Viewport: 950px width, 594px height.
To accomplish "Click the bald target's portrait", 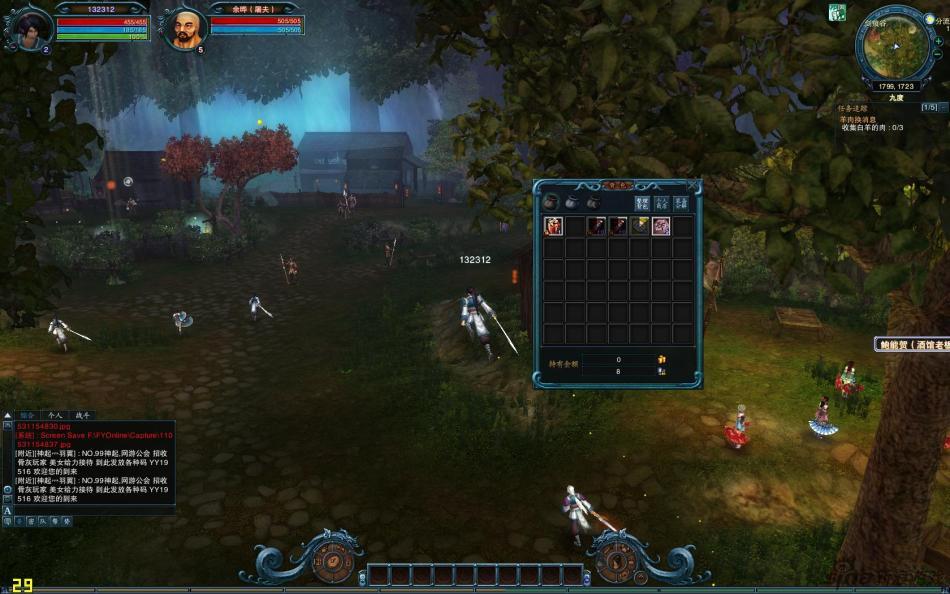I will tap(183, 29).
